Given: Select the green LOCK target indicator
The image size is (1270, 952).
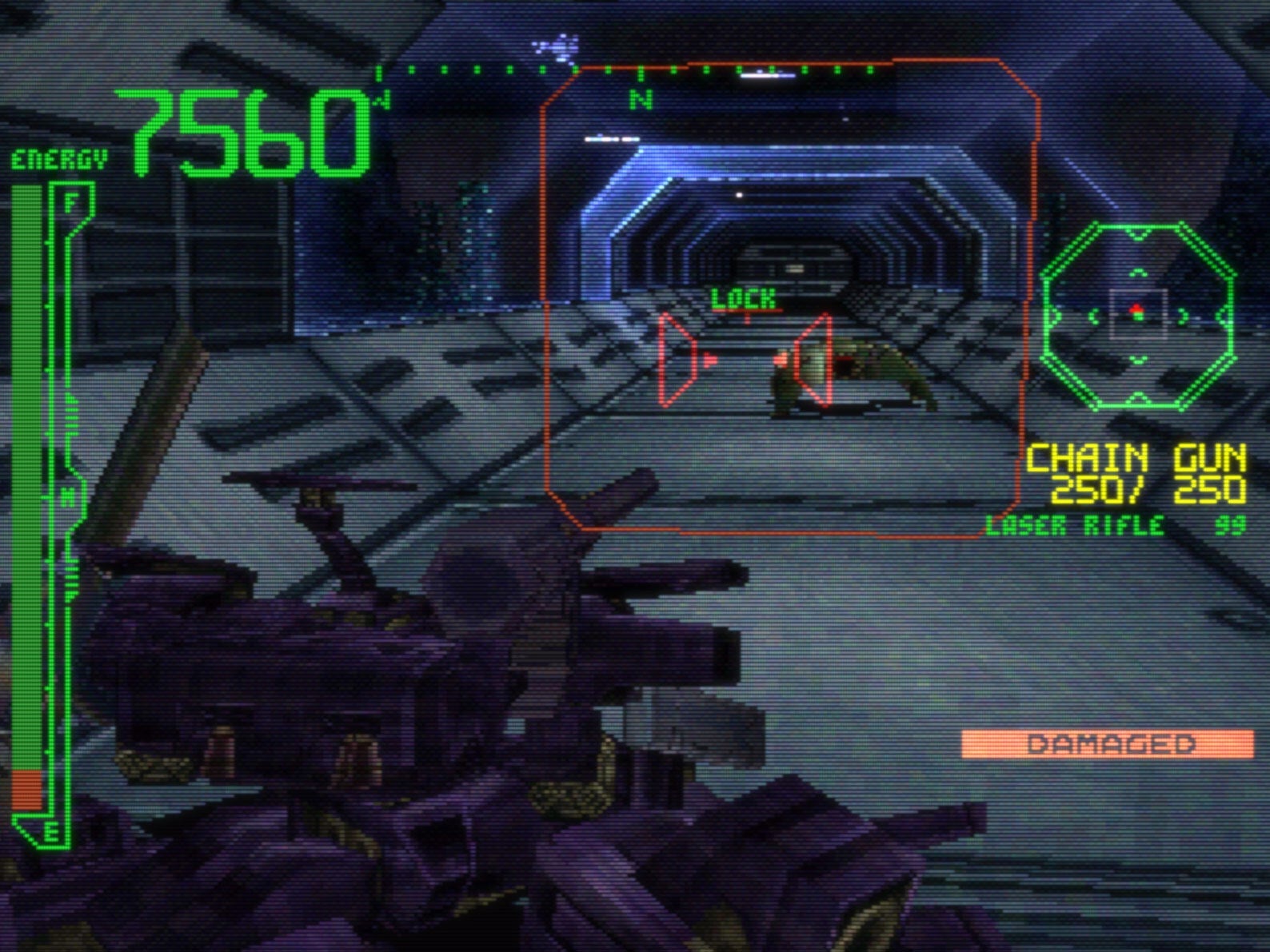Looking at the screenshot, I should click(744, 300).
